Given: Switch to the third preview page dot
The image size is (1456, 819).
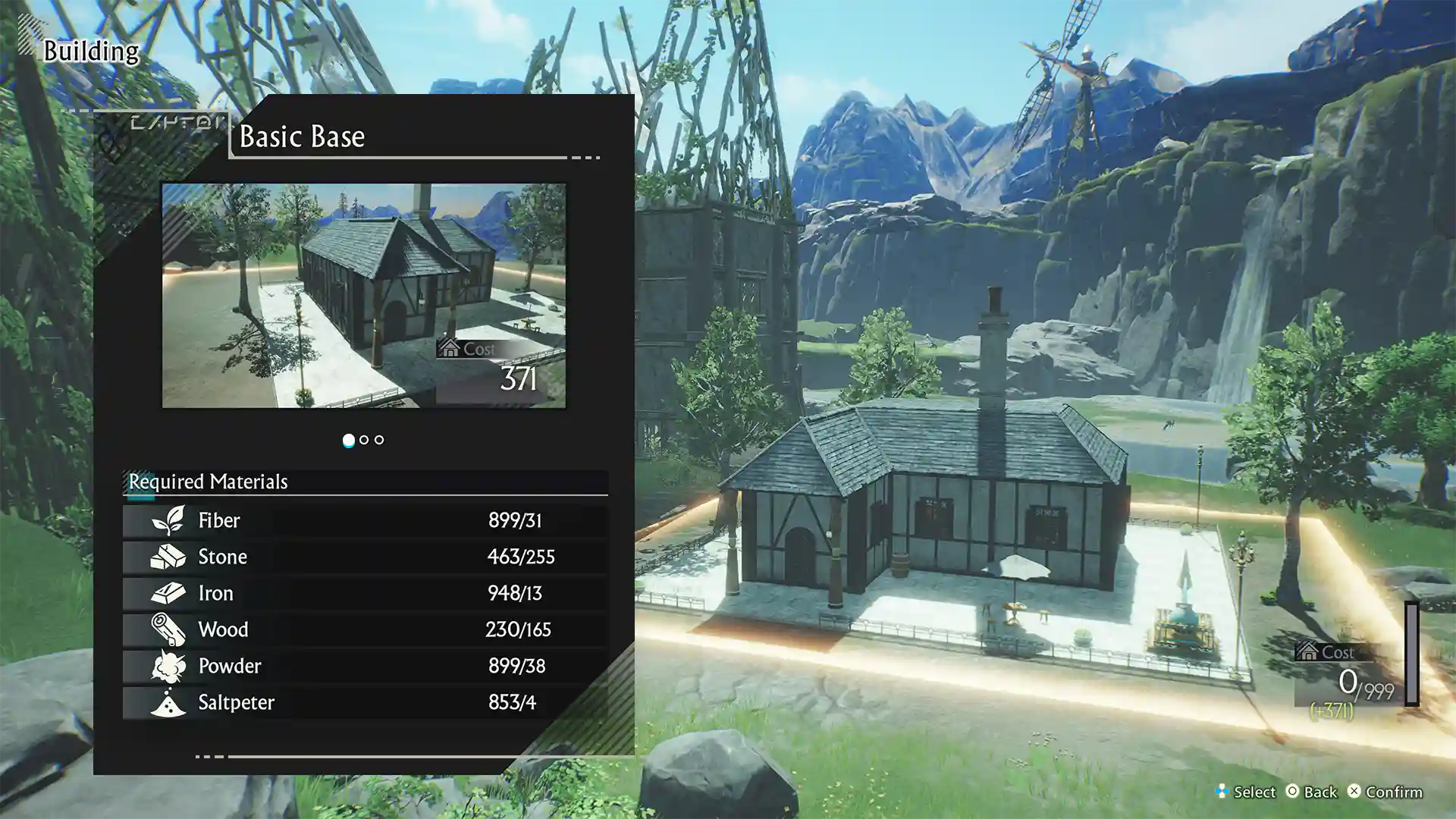Looking at the screenshot, I should pos(379,440).
